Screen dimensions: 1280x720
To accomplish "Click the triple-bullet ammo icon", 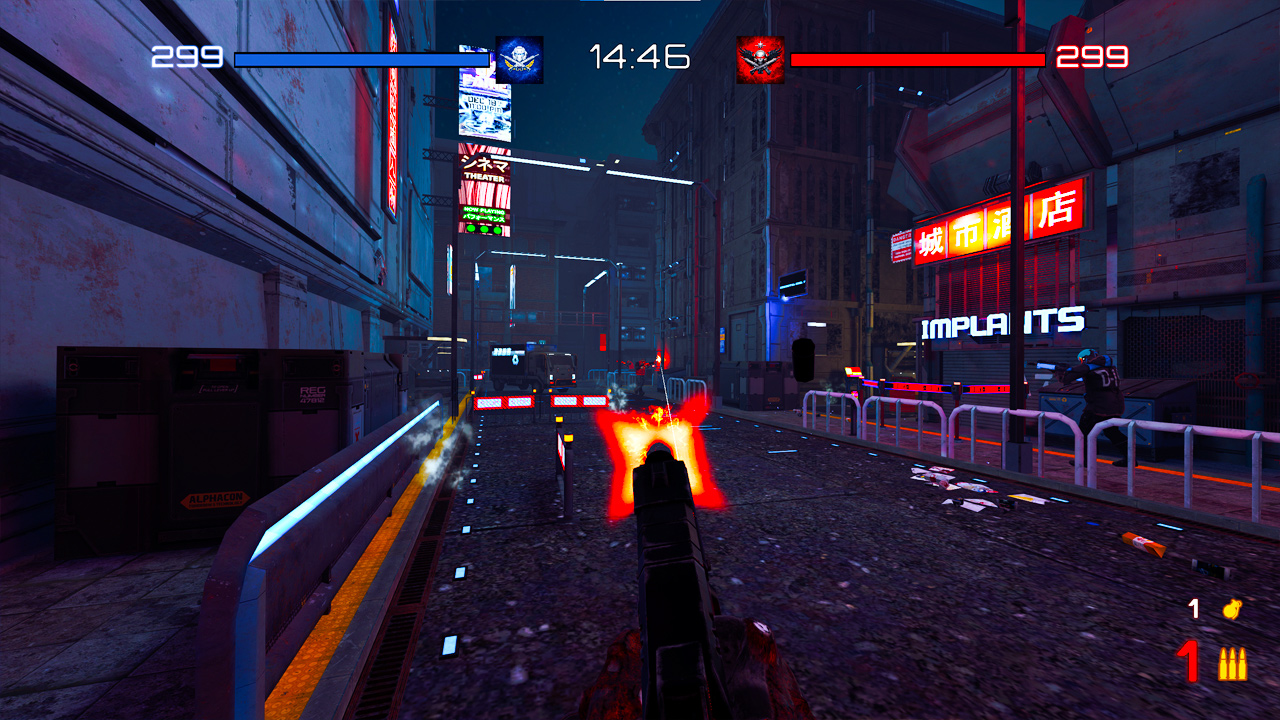I will 1232,663.
